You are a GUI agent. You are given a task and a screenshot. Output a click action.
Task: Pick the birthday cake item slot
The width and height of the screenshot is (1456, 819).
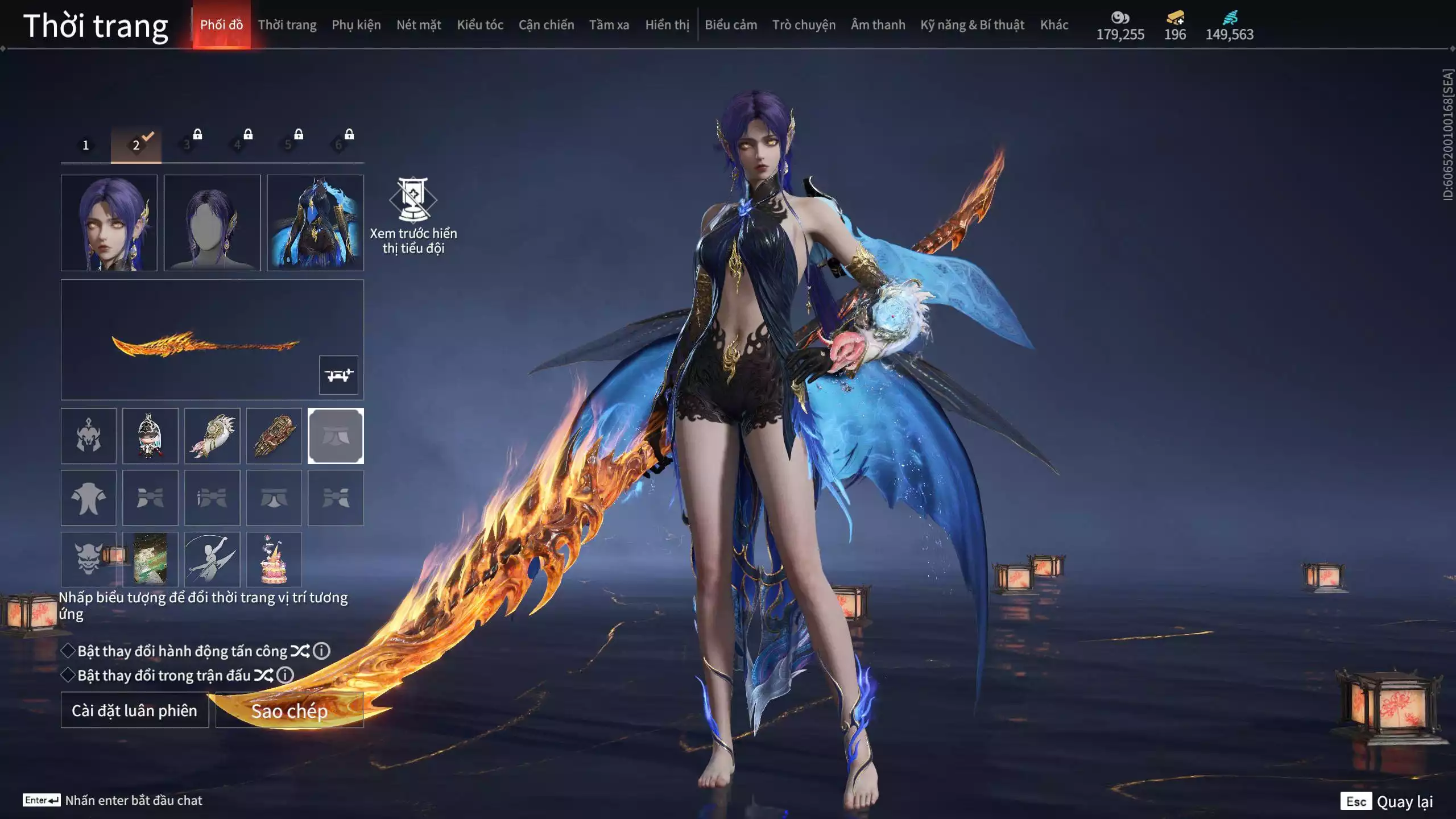click(274, 559)
